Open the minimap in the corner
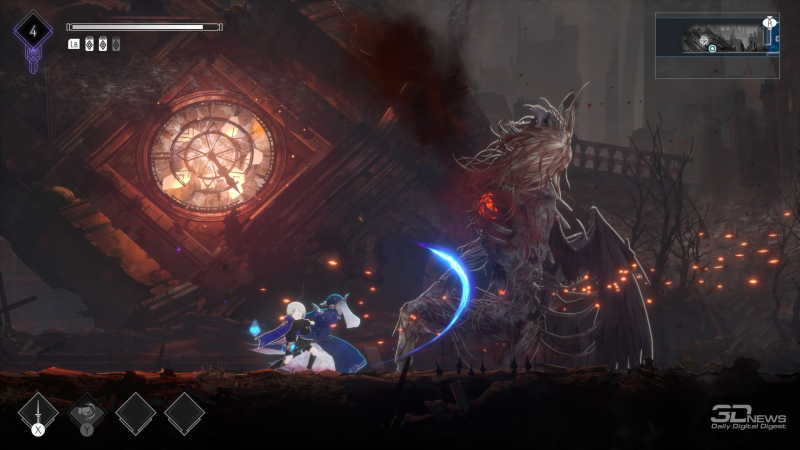Screen dimensions: 800x450 [717, 45]
